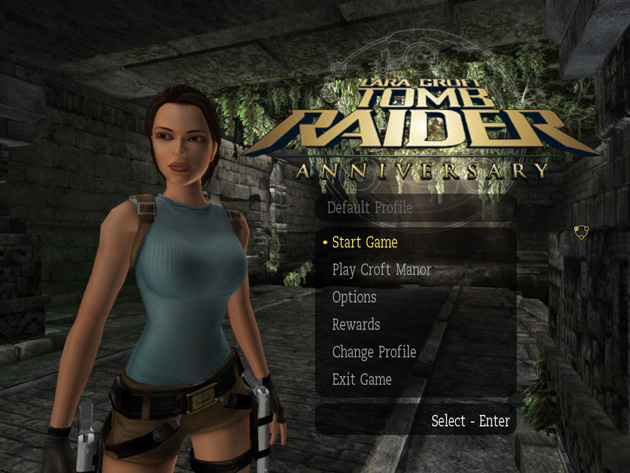Choose Play Croft Manor

click(x=381, y=270)
